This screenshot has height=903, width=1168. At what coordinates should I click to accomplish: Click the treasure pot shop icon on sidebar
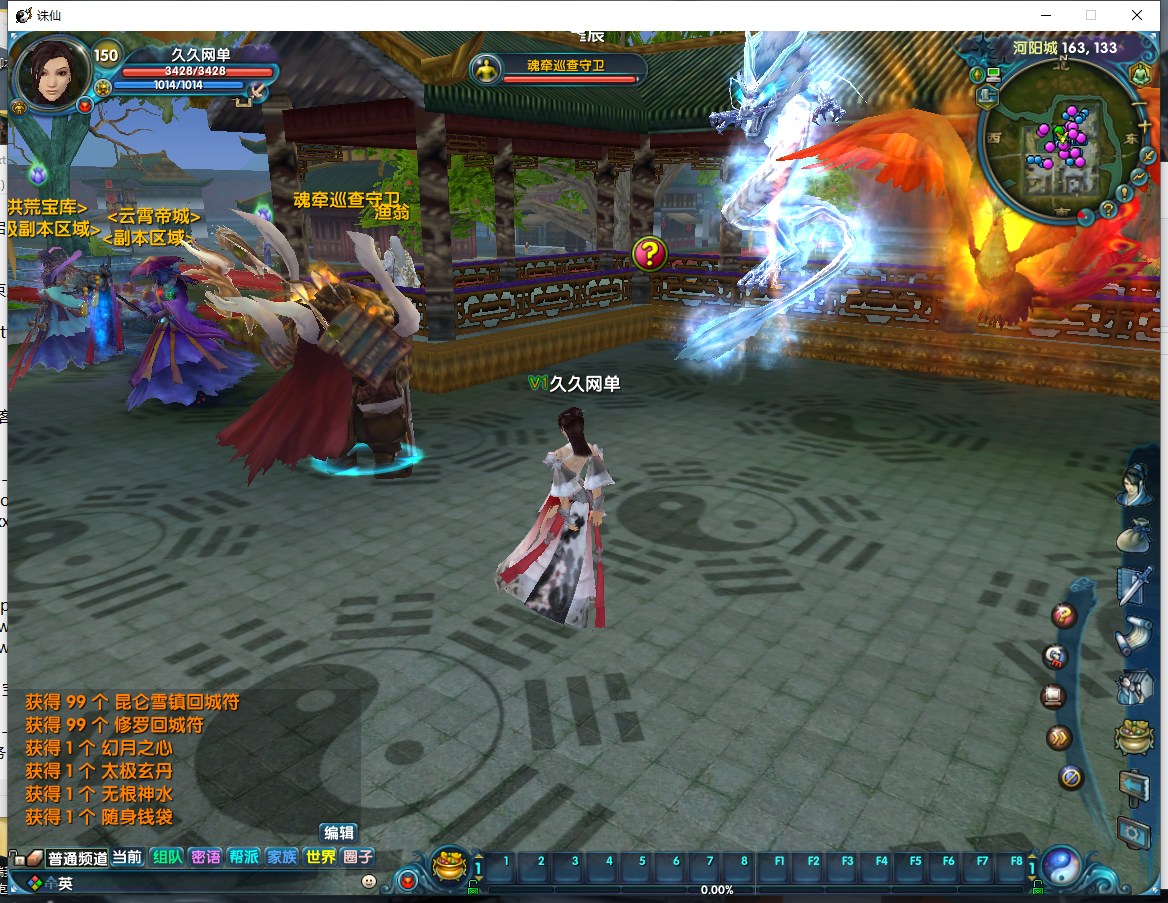[1134, 737]
